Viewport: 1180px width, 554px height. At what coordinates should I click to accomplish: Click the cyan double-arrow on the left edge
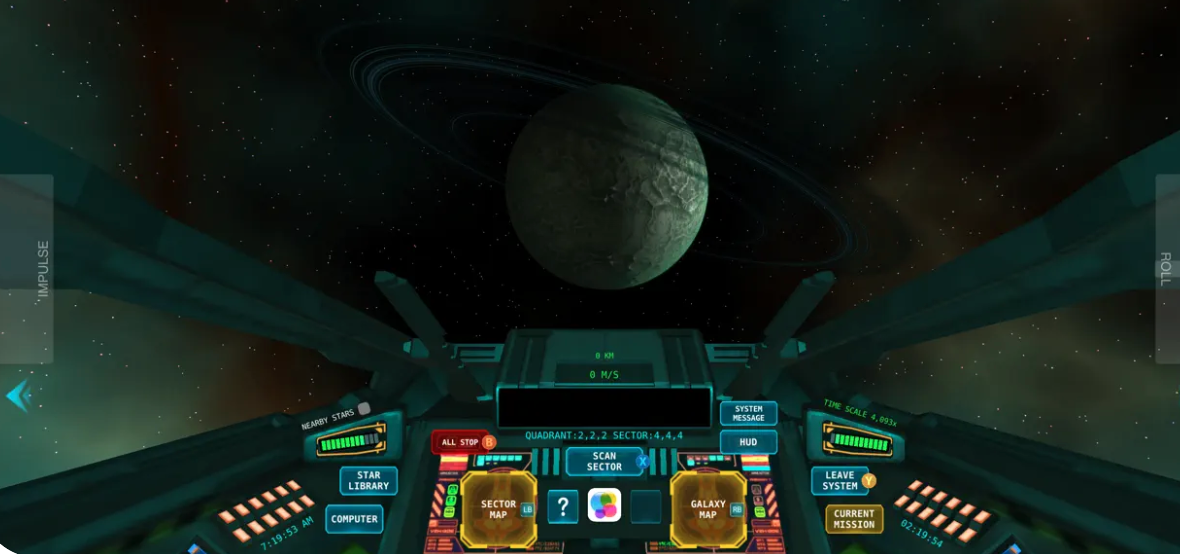(x=18, y=396)
